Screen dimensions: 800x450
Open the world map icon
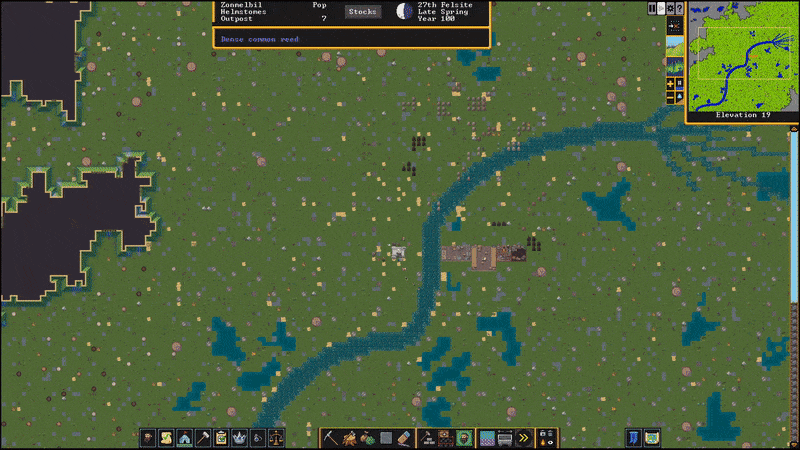coord(652,438)
